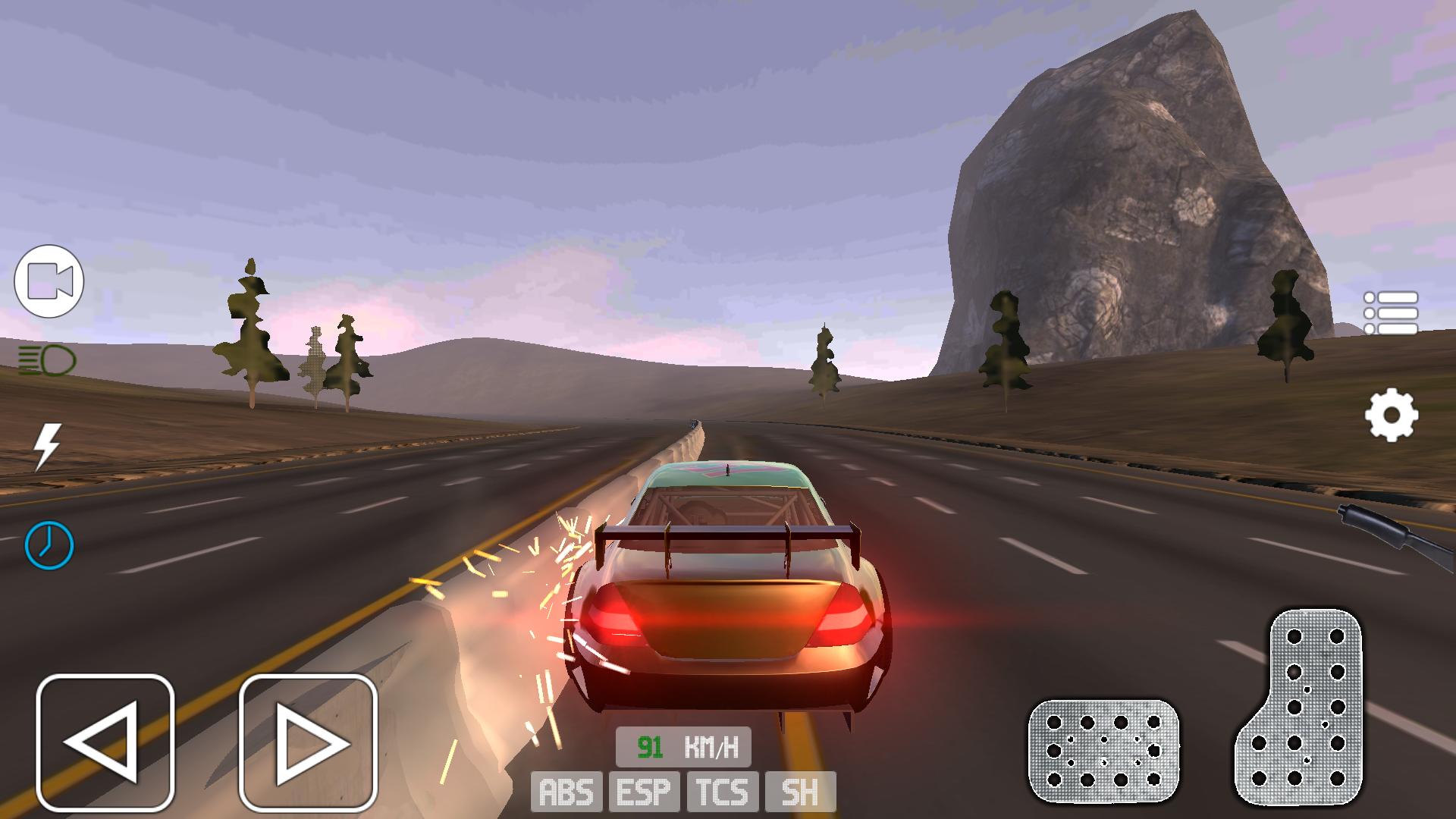The width and height of the screenshot is (1456, 819).
Task: Steer right with the right arrow button
Action: coord(308,743)
